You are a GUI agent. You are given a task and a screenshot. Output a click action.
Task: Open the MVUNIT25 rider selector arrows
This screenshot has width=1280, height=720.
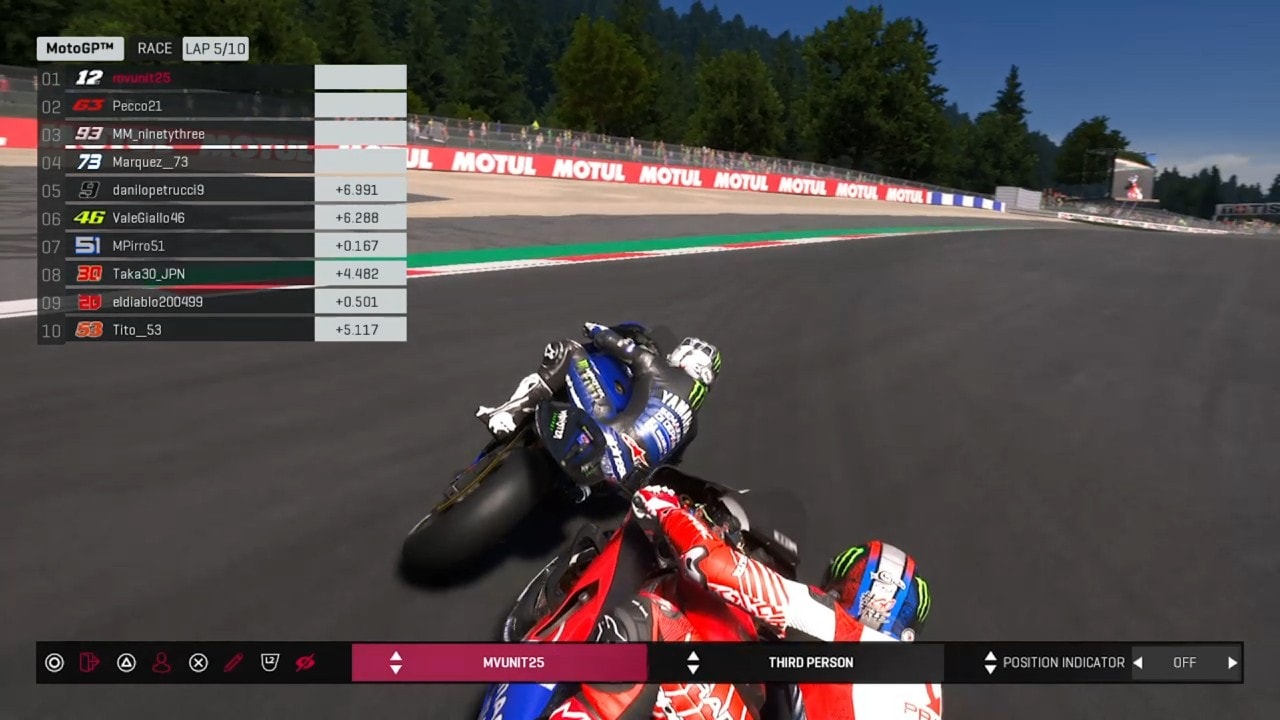point(398,662)
